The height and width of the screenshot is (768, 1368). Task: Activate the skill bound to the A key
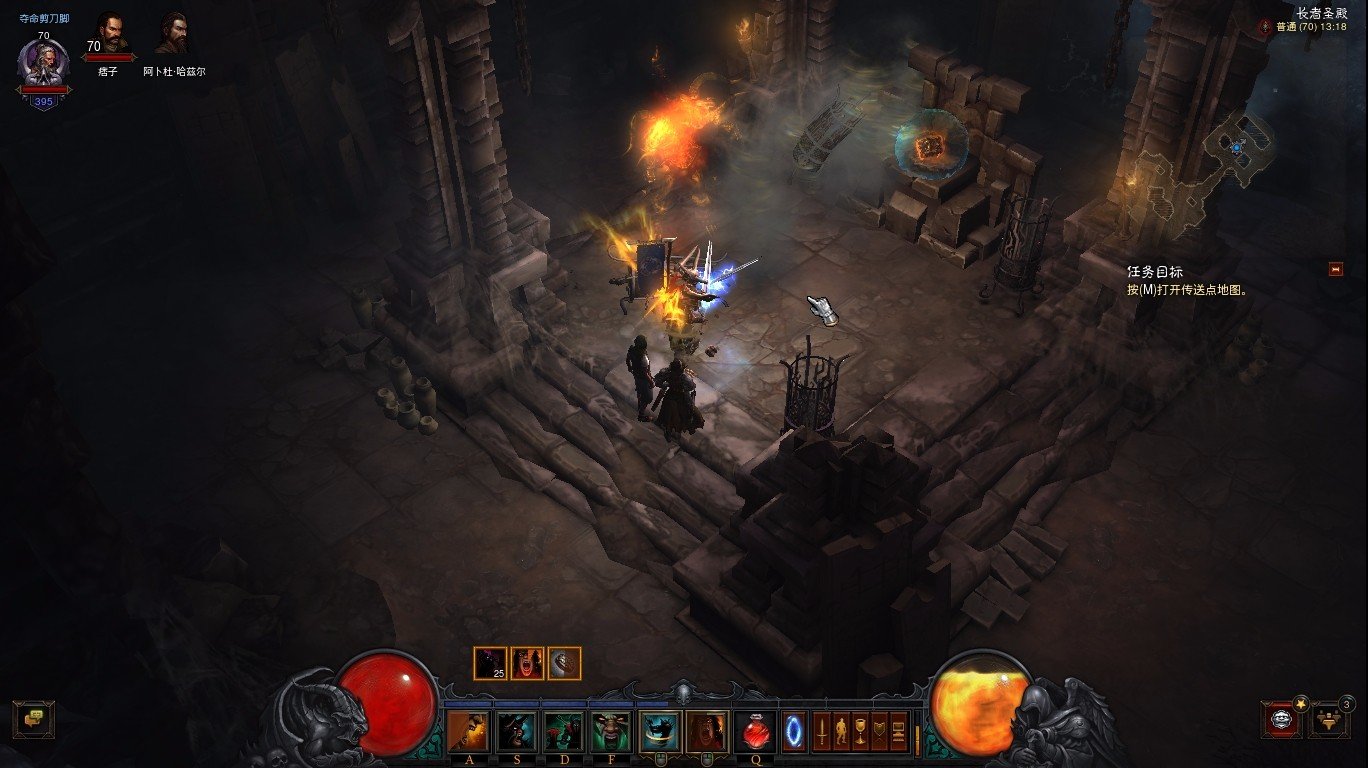pos(469,732)
